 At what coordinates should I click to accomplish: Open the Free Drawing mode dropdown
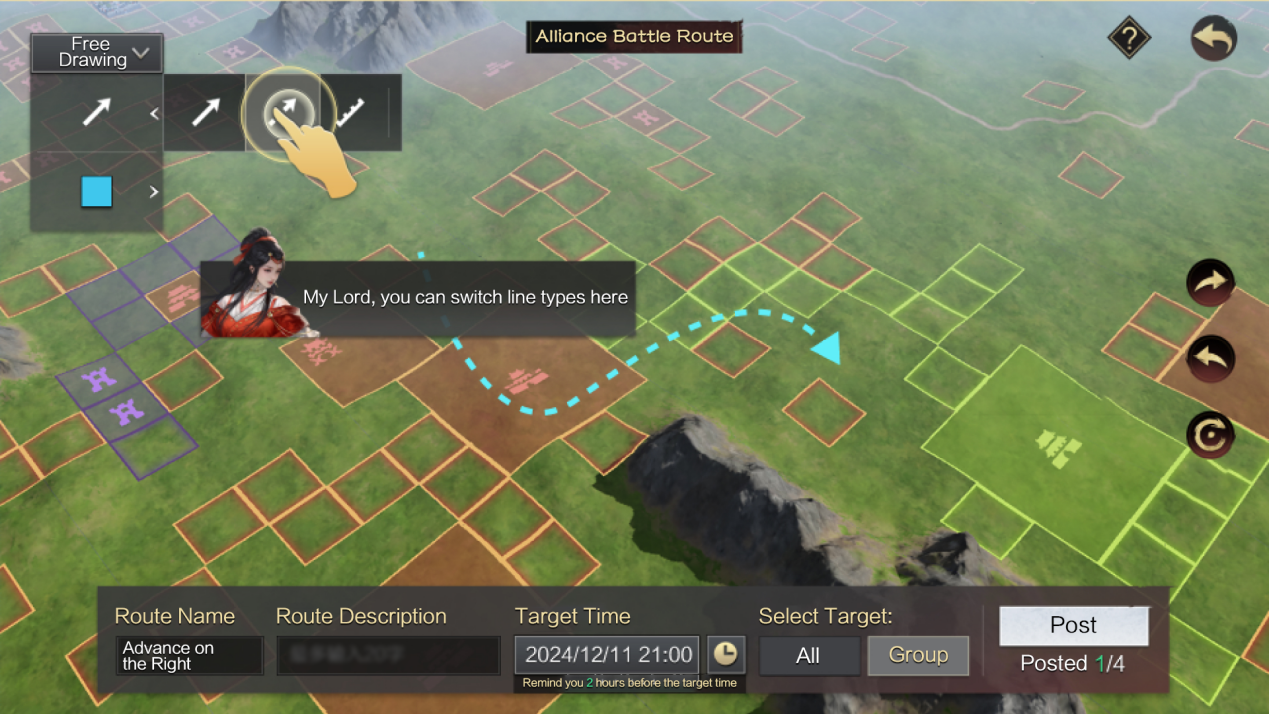[96, 52]
